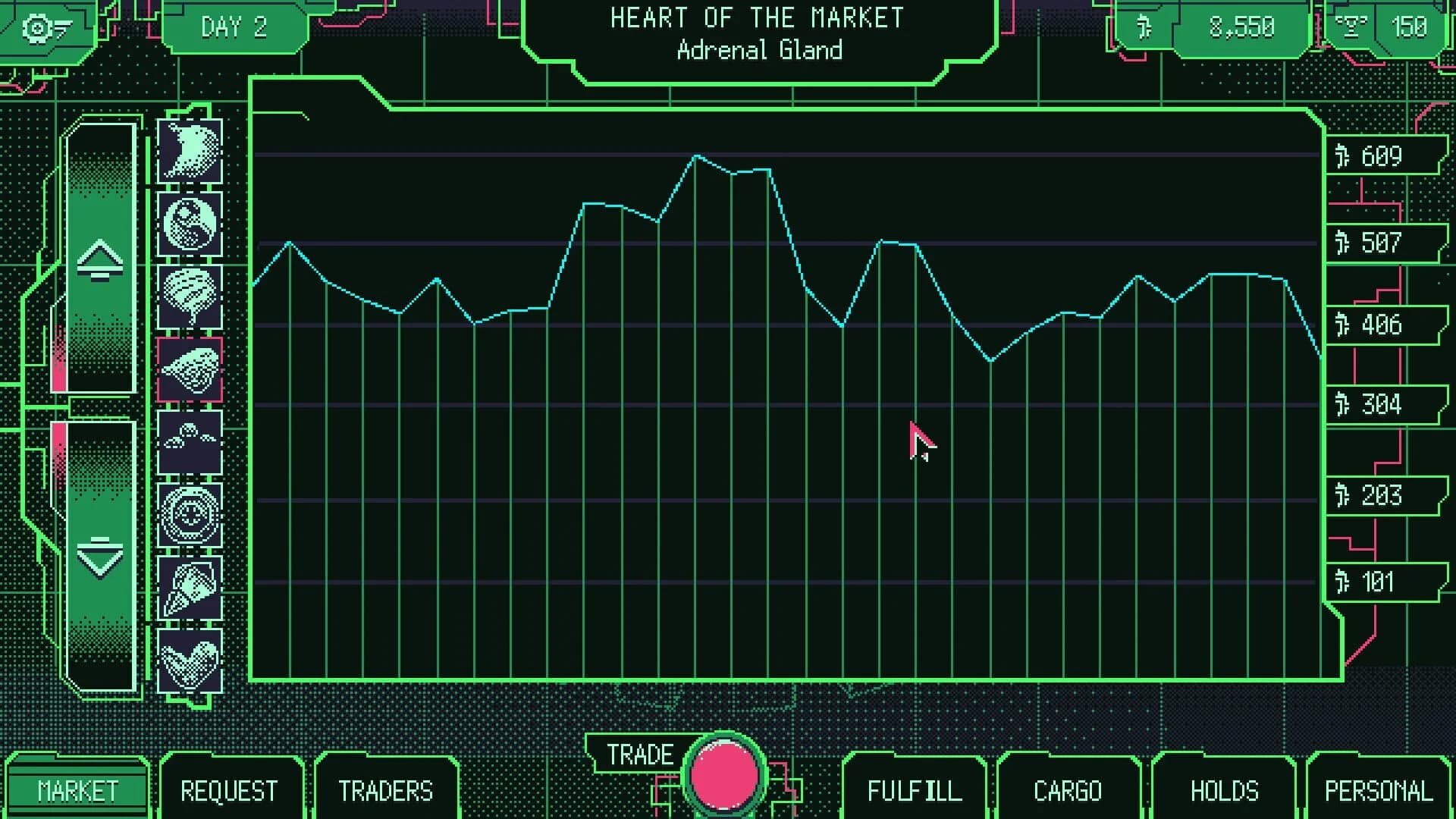Select the cloud-shaped organ icon
This screenshot has width=1456, height=819.
(189, 442)
